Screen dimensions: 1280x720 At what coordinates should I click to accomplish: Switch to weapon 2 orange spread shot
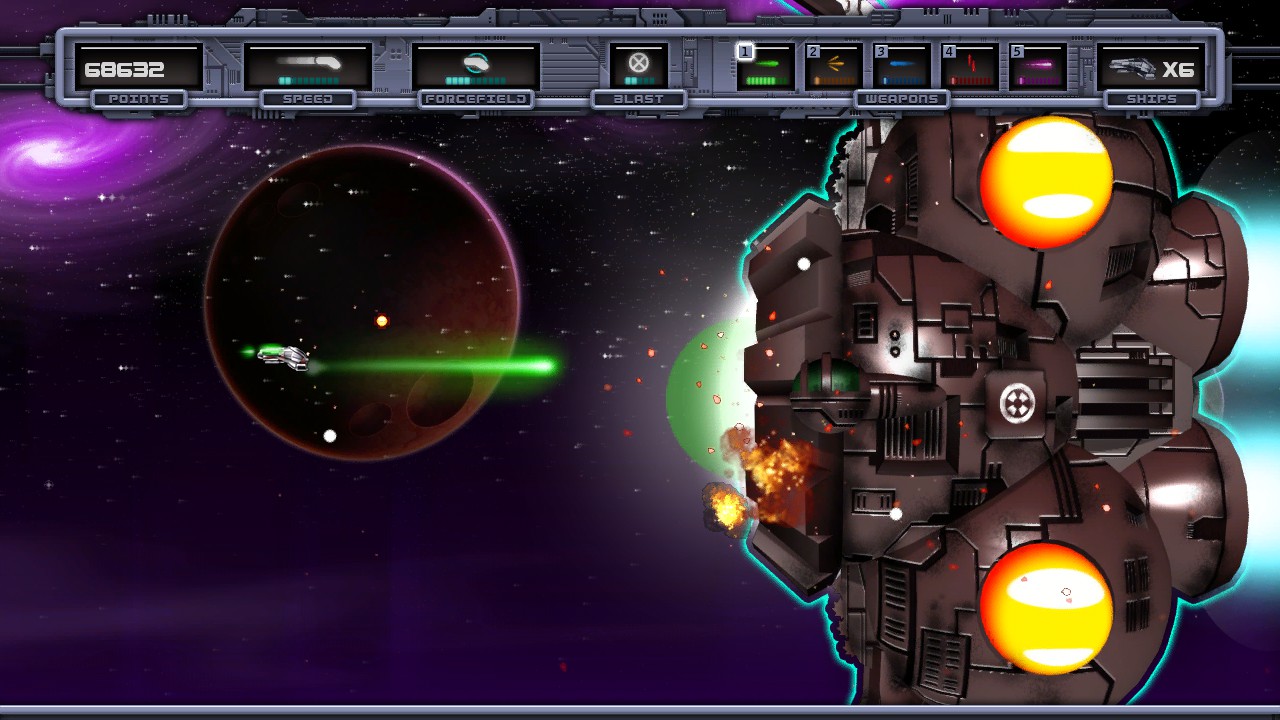click(833, 67)
